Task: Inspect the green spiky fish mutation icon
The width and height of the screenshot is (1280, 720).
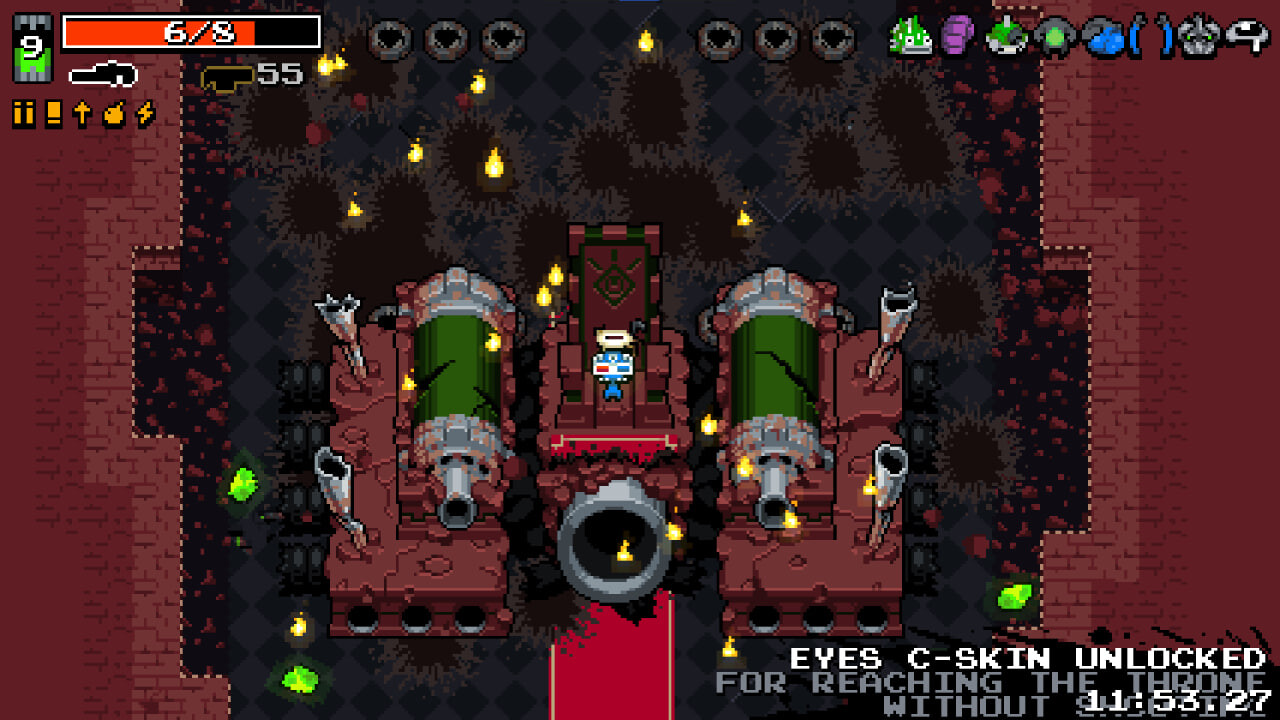Action: coord(911,38)
